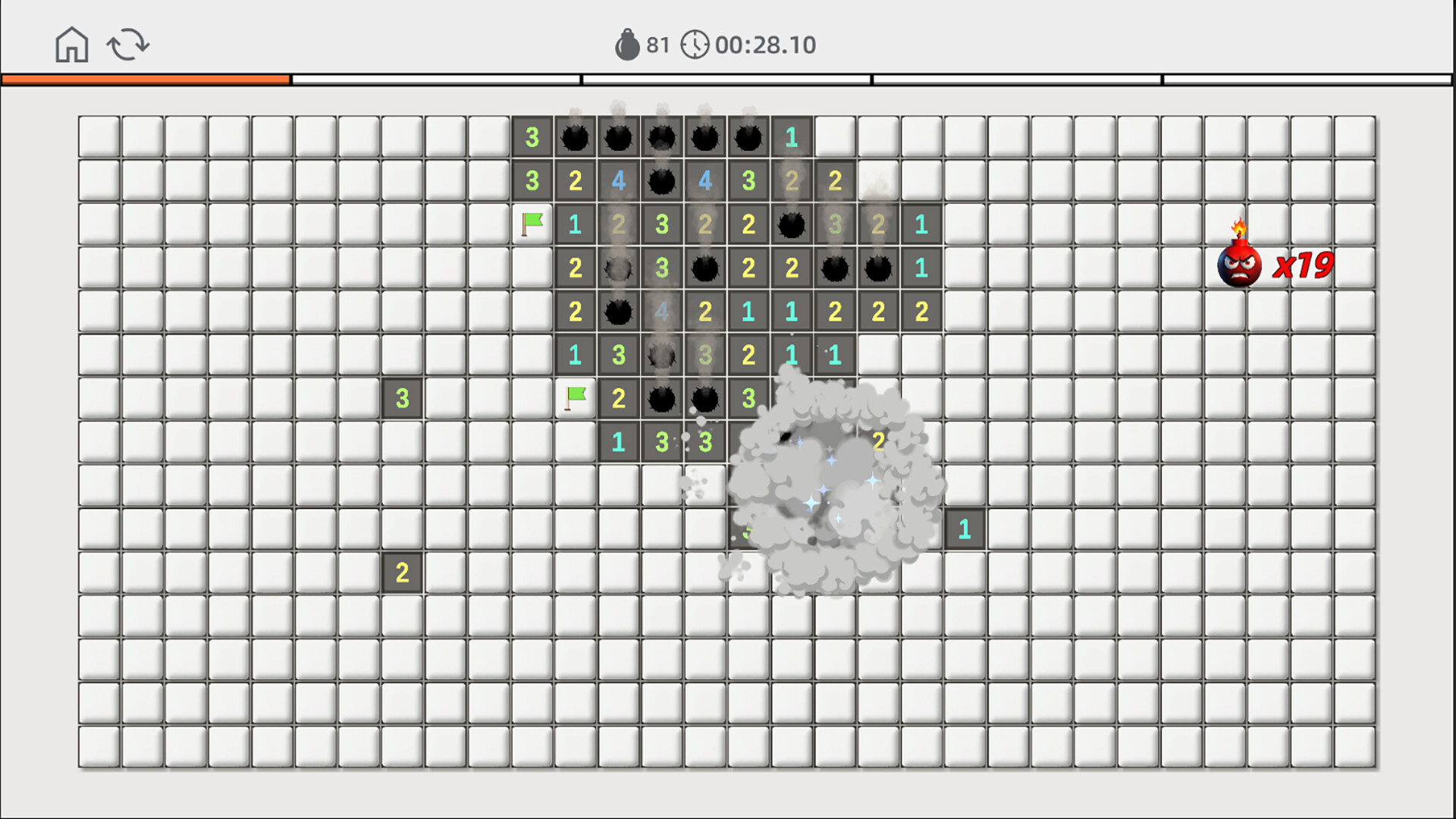Click the mine counter showing 81

tap(657, 44)
